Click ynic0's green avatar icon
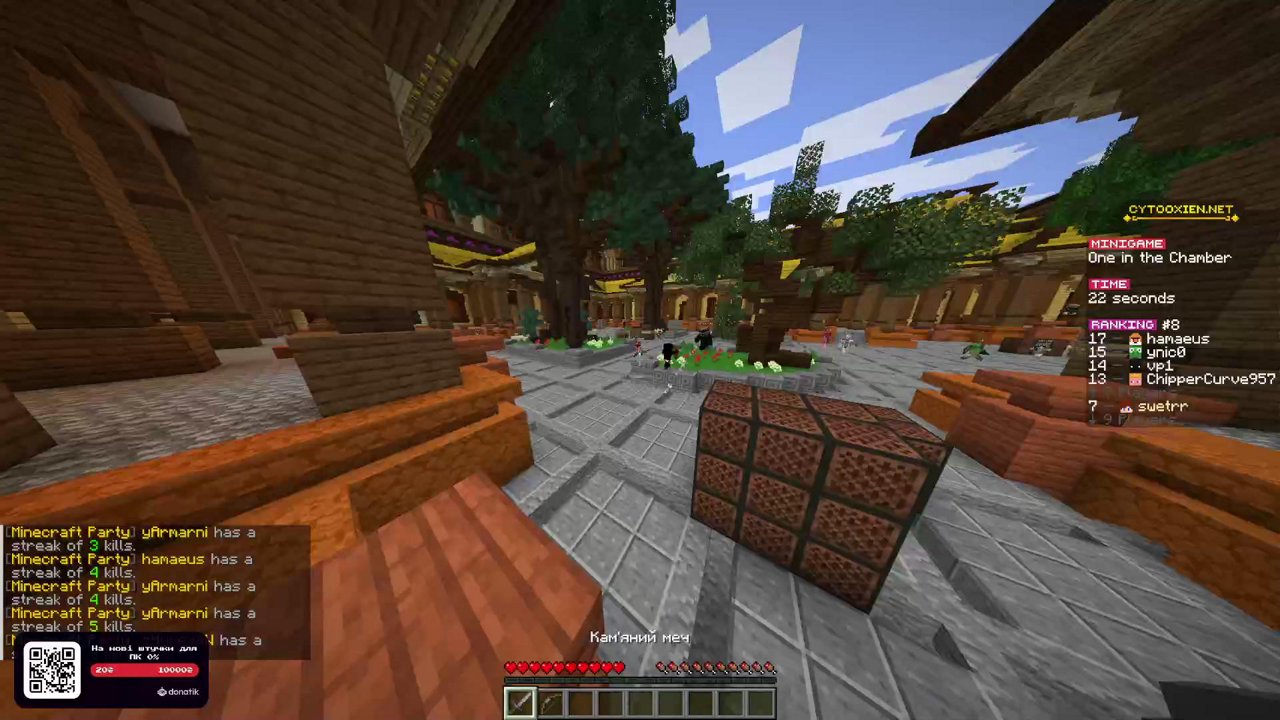This screenshot has width=1280, height=720. [1134, 352]
